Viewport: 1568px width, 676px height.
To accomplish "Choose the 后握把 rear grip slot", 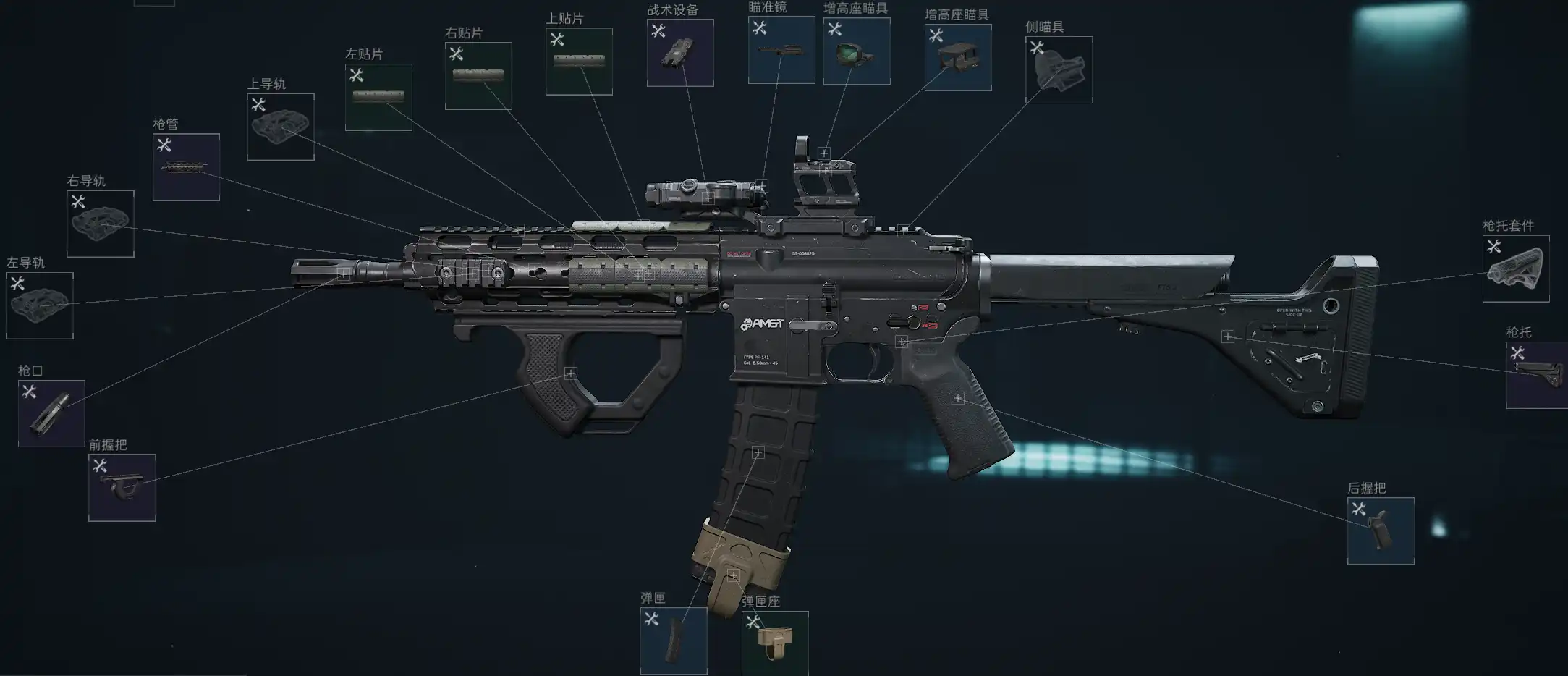I will (x=1381, y=531).
